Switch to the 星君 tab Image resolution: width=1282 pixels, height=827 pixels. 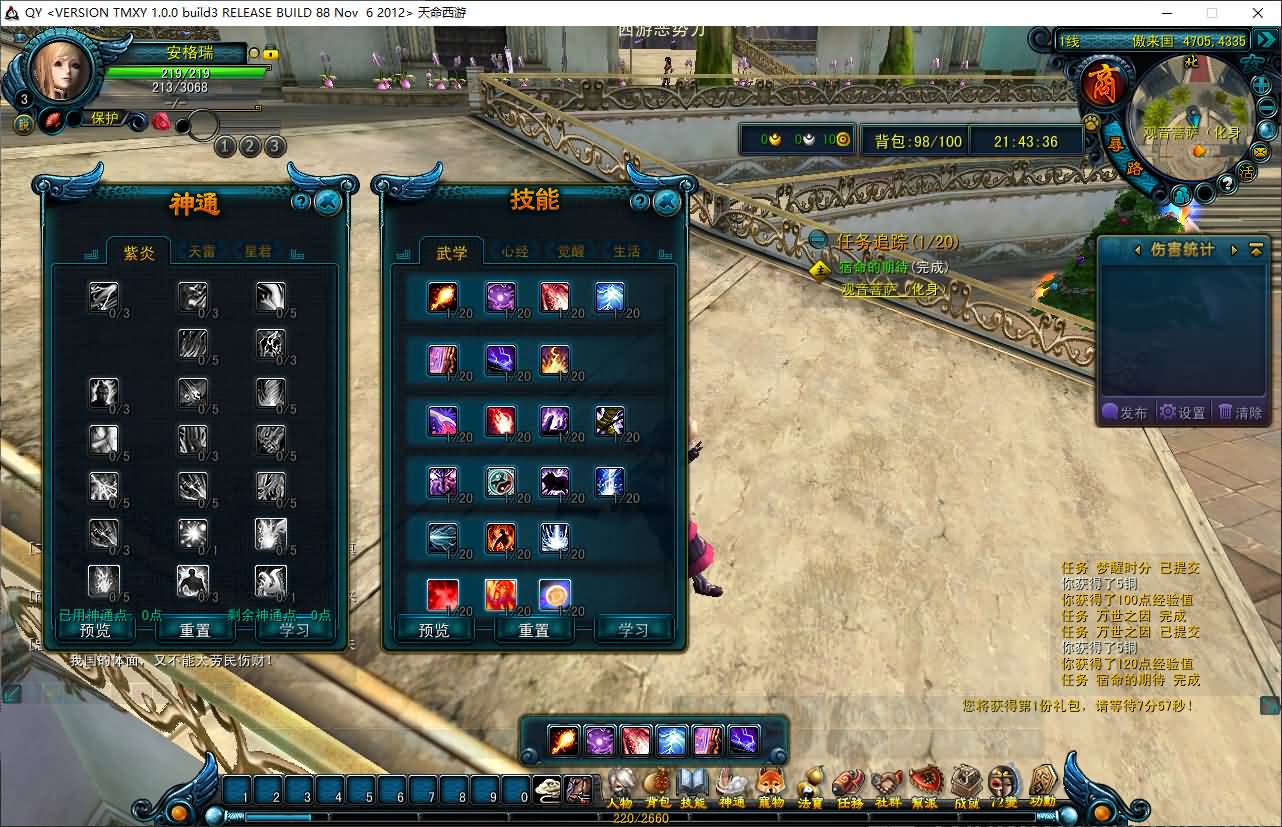[x=258, y=252]
